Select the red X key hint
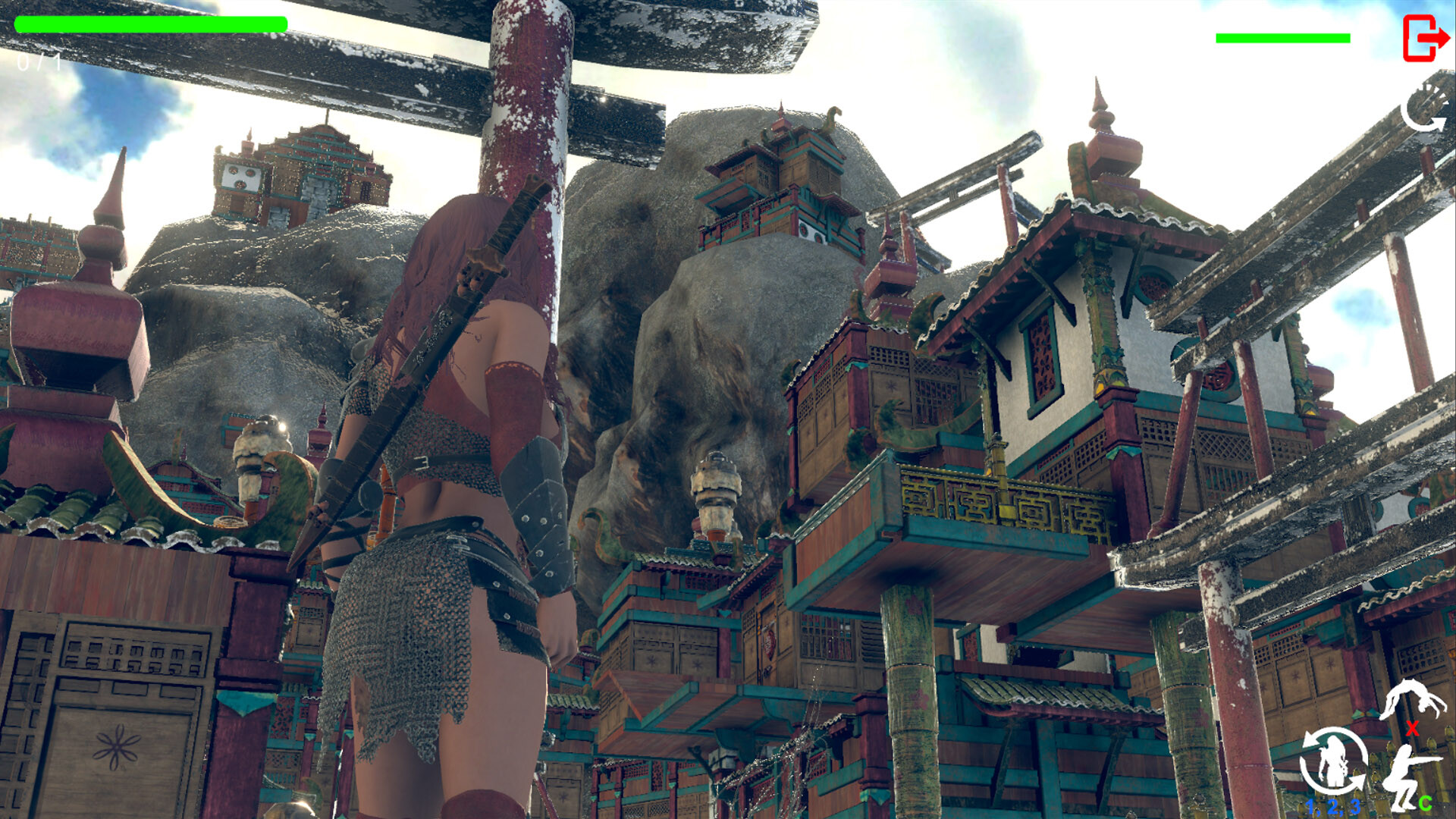Screen dimensions: 1456x819 [x=1411, y=728]
